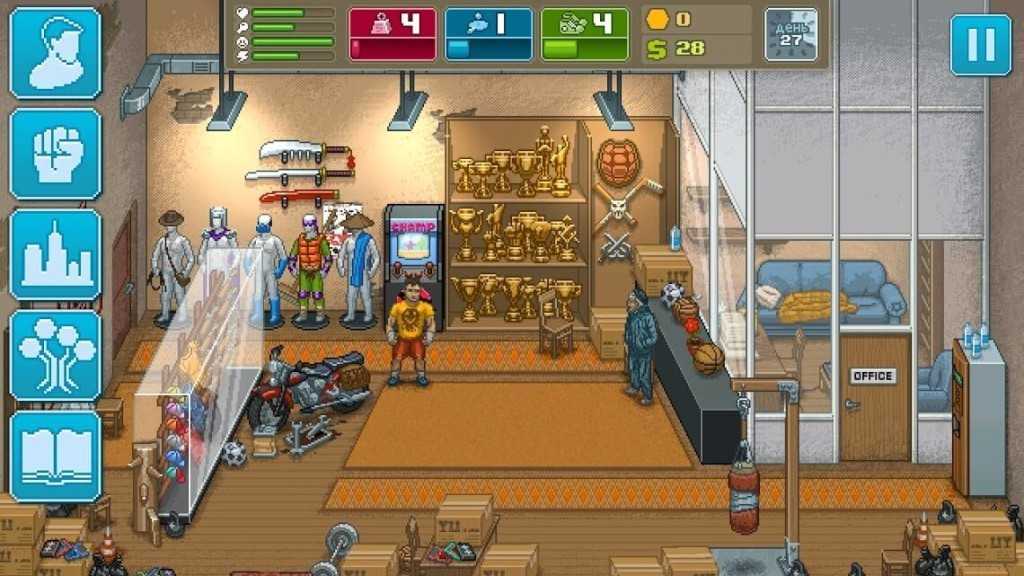
Task: Open the boxer profile menu
Action: pyautogui.click(x=55, y=53)
